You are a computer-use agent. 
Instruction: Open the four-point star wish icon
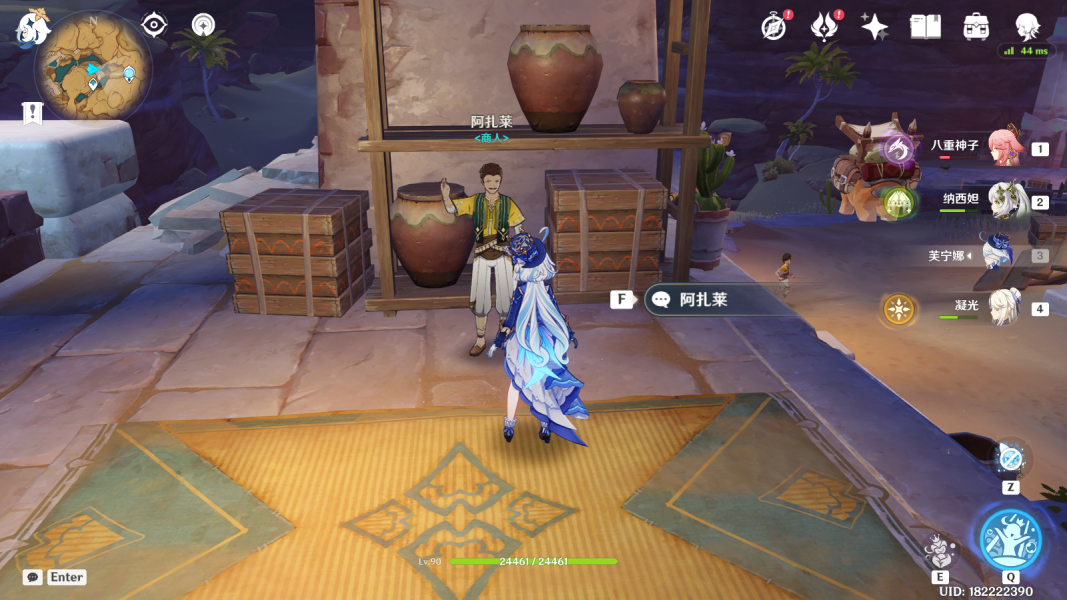click(x=875, y=27)
